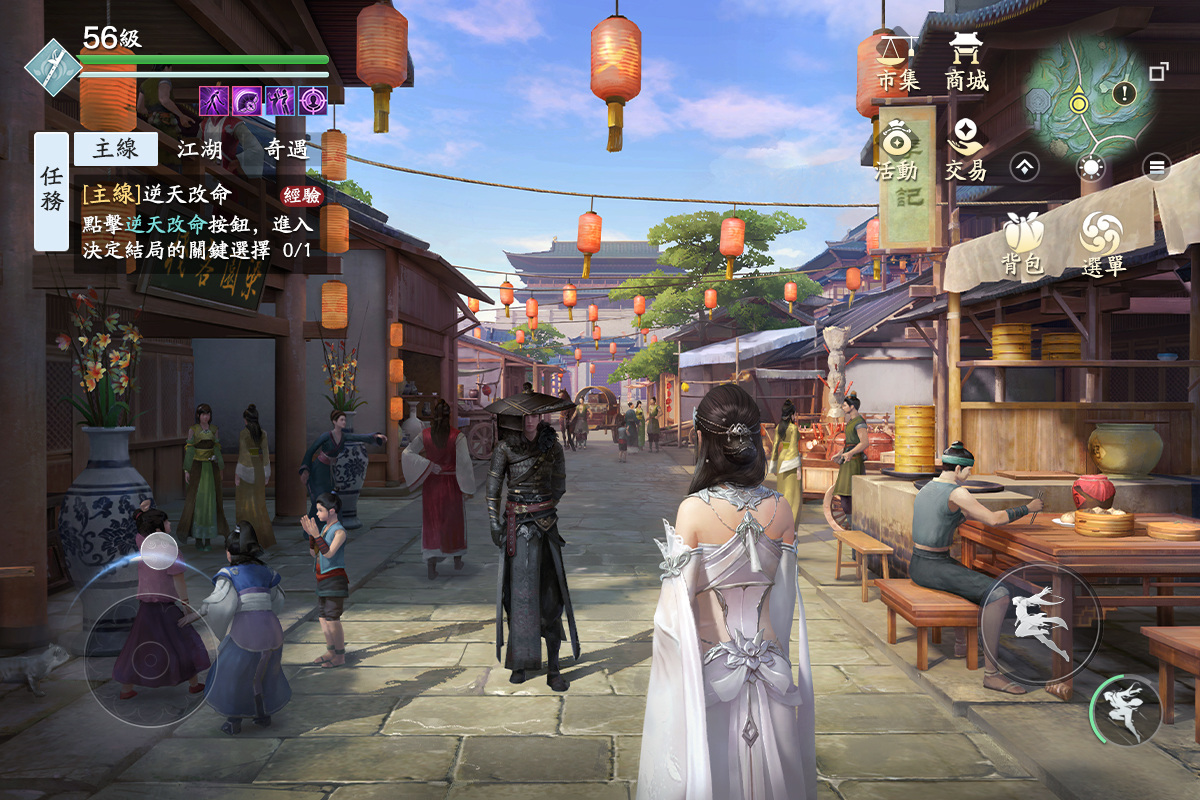This screenshot has width=1200, height=800.
Task: Open the 商城 shop
Action: point(966,61)
